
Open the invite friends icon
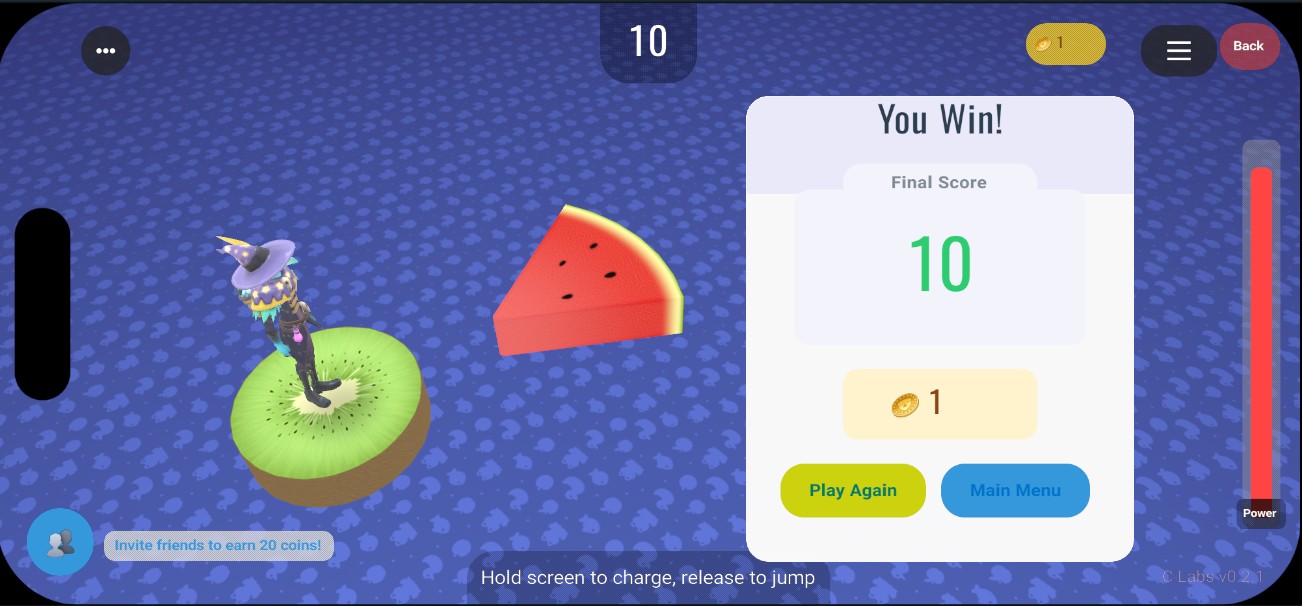[x=60, y=542]
